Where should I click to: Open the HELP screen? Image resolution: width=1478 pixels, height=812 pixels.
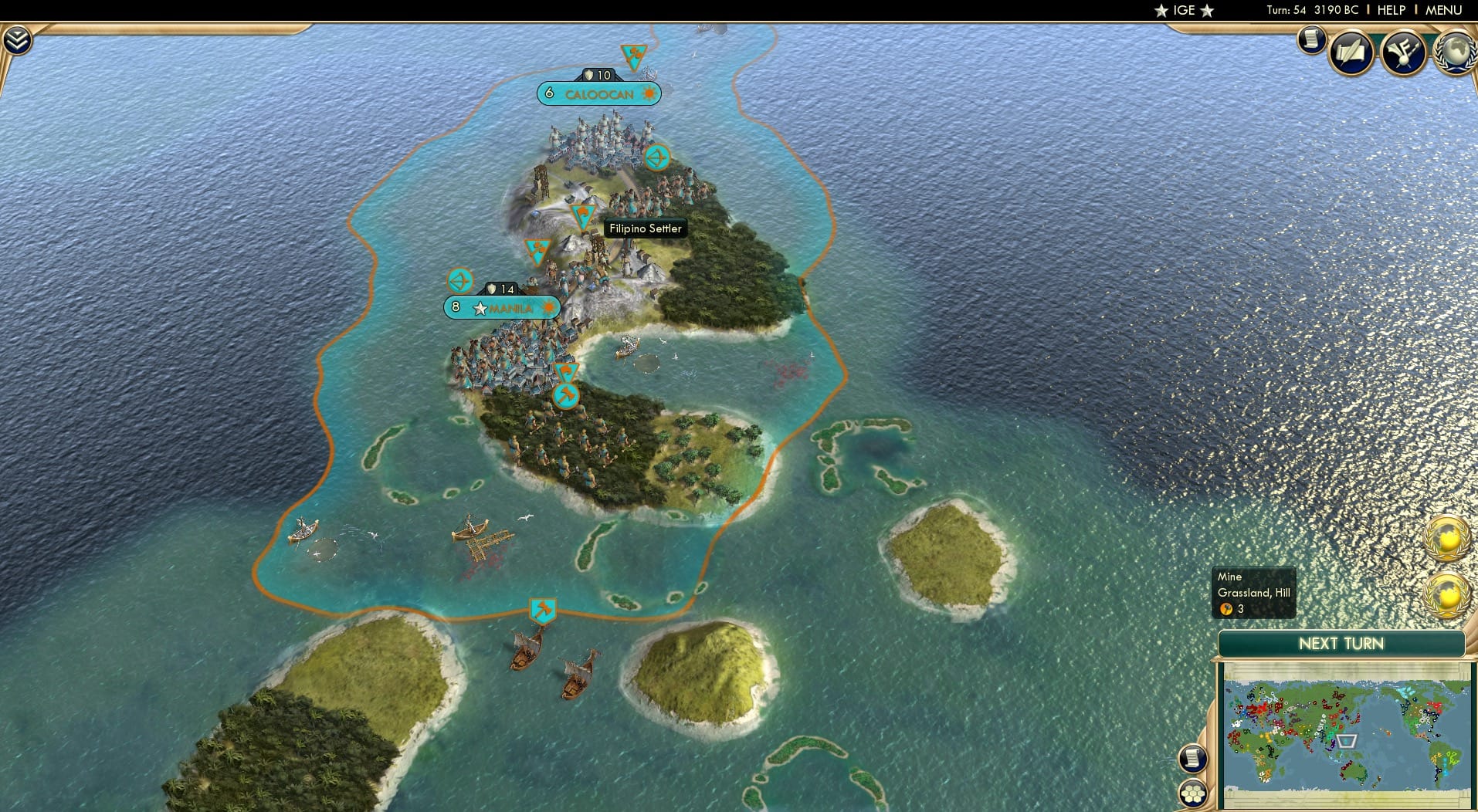[x=1390, y=10]
